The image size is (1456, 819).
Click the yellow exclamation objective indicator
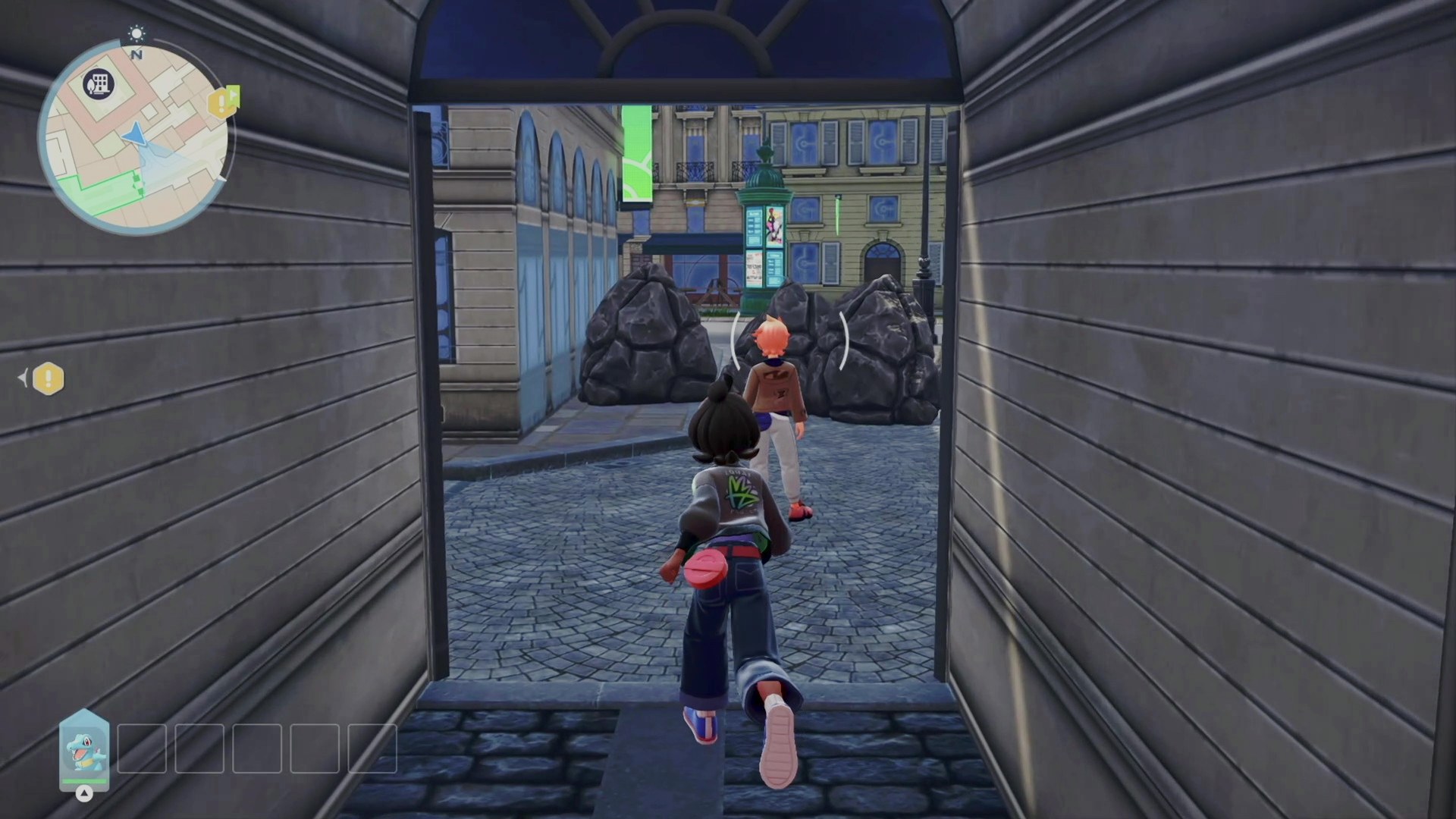click(49, 378)
